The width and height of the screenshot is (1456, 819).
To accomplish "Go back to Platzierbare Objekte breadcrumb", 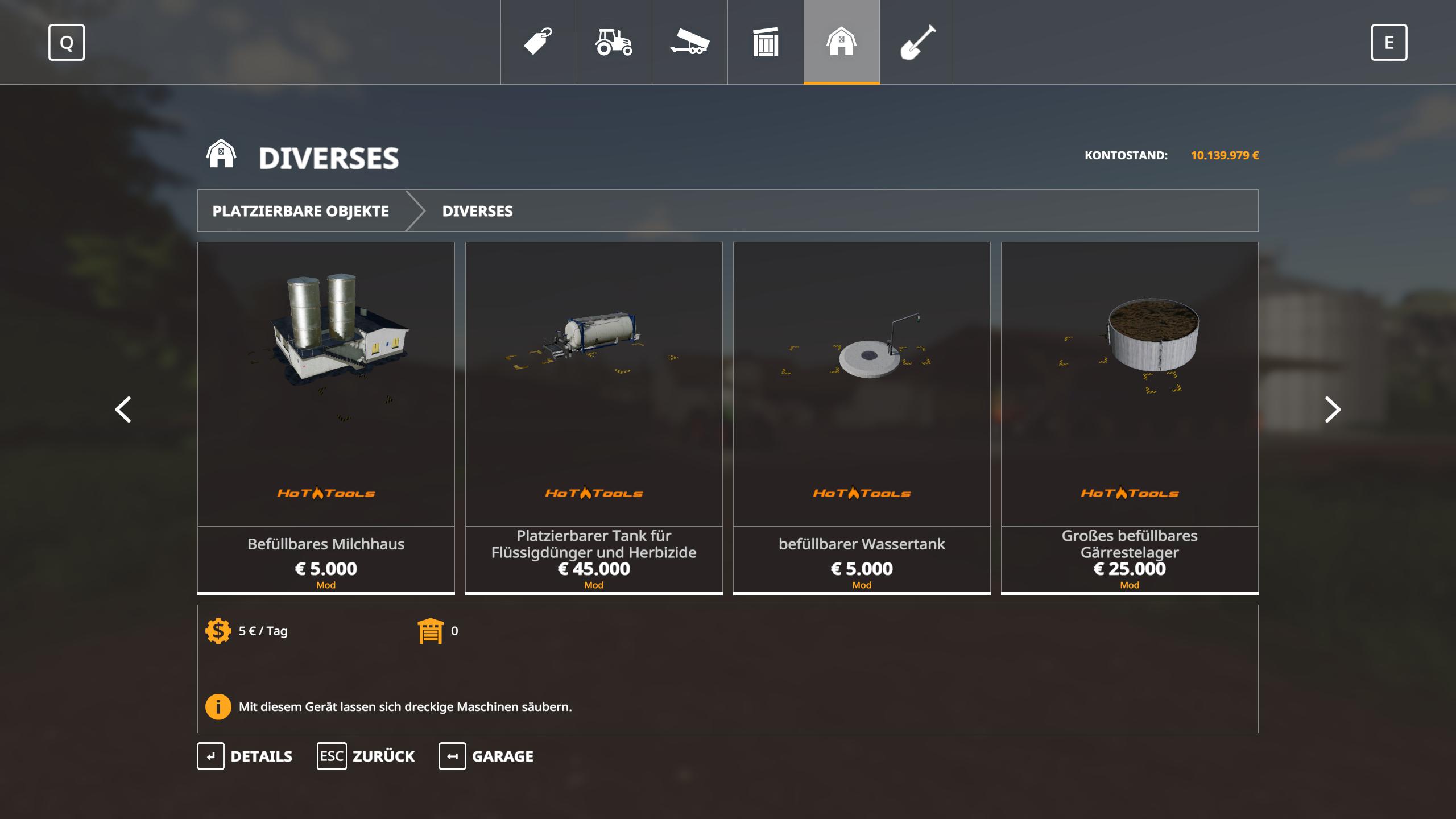I will click(x=301, y=211).
